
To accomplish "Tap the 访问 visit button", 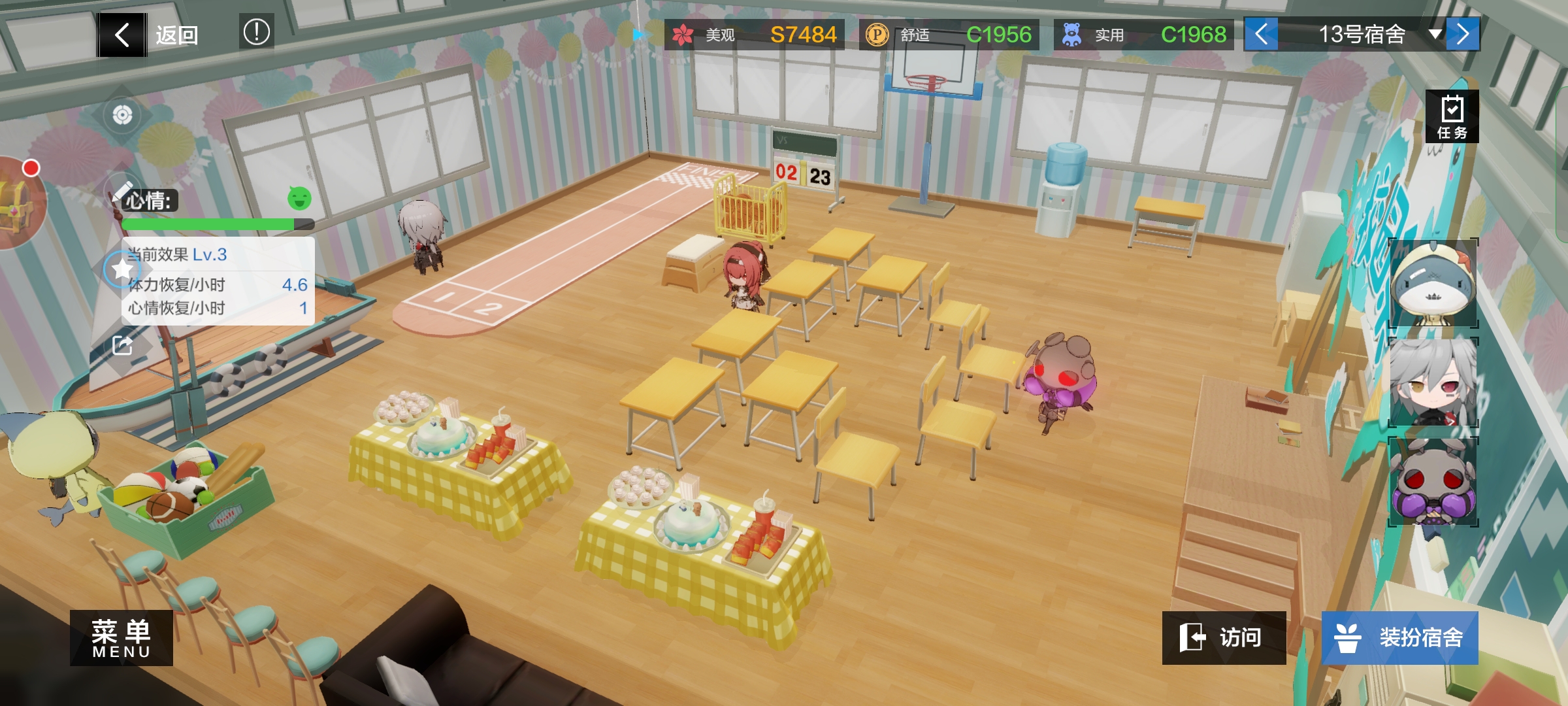I will point(1224,637).
